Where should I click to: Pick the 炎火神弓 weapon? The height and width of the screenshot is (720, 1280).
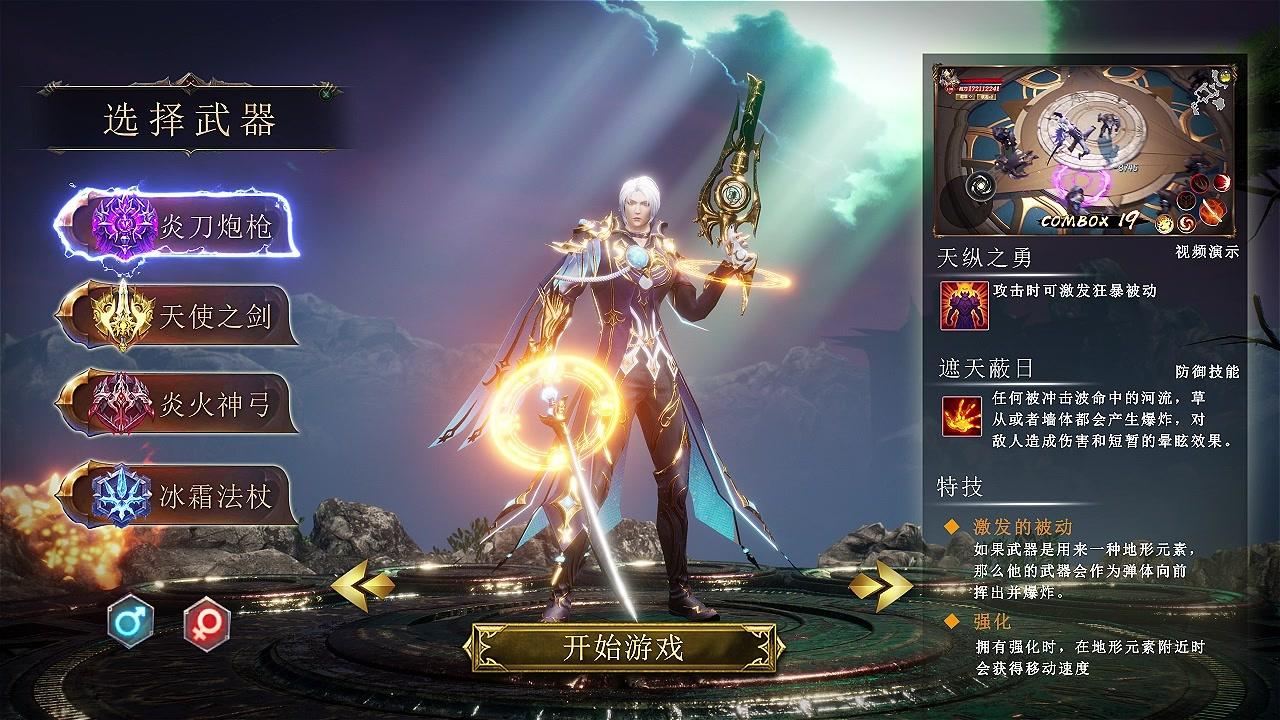point(180,404)
